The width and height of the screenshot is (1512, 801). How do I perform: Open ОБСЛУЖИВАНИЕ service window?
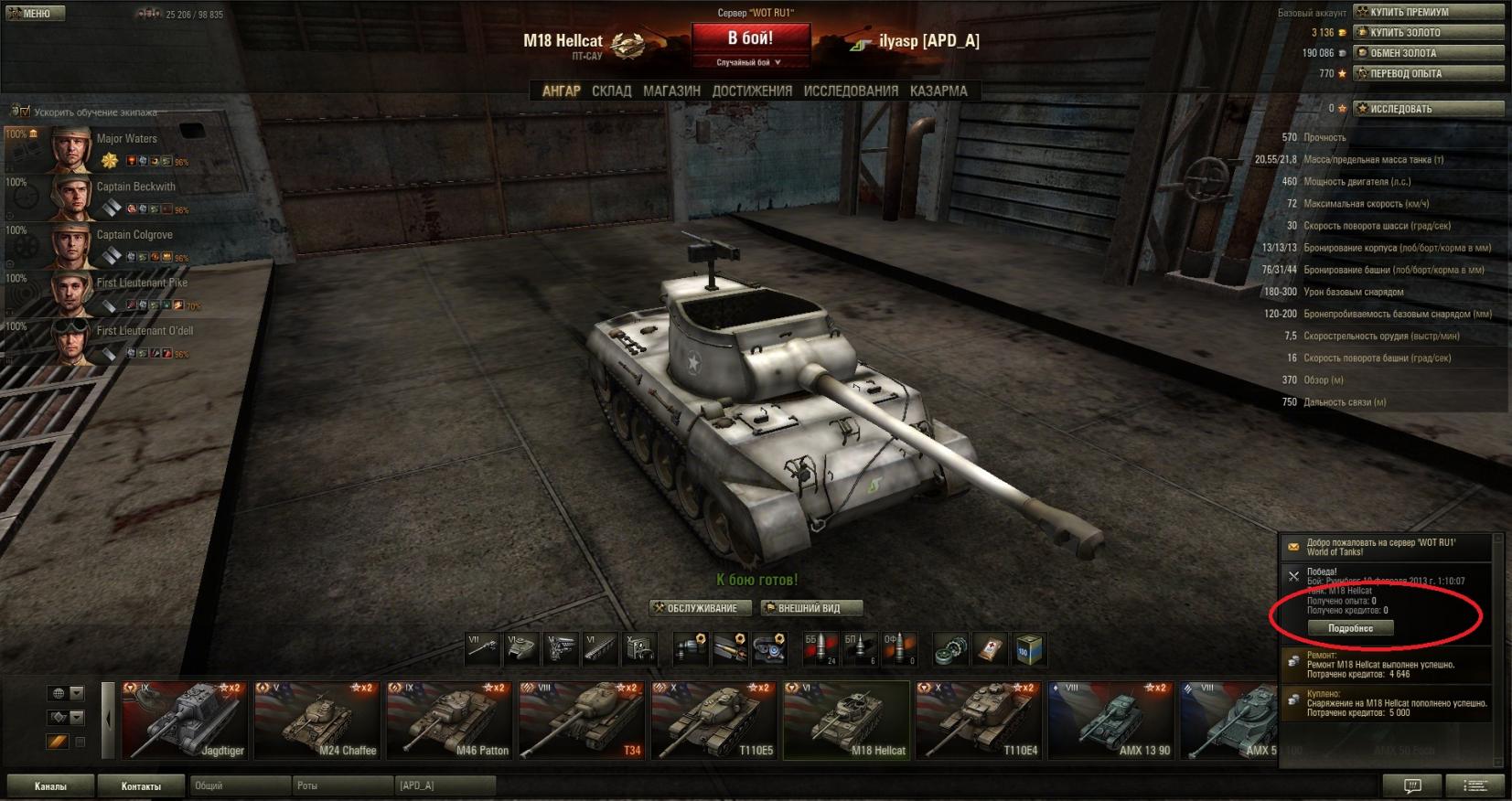tap(701, 608)
